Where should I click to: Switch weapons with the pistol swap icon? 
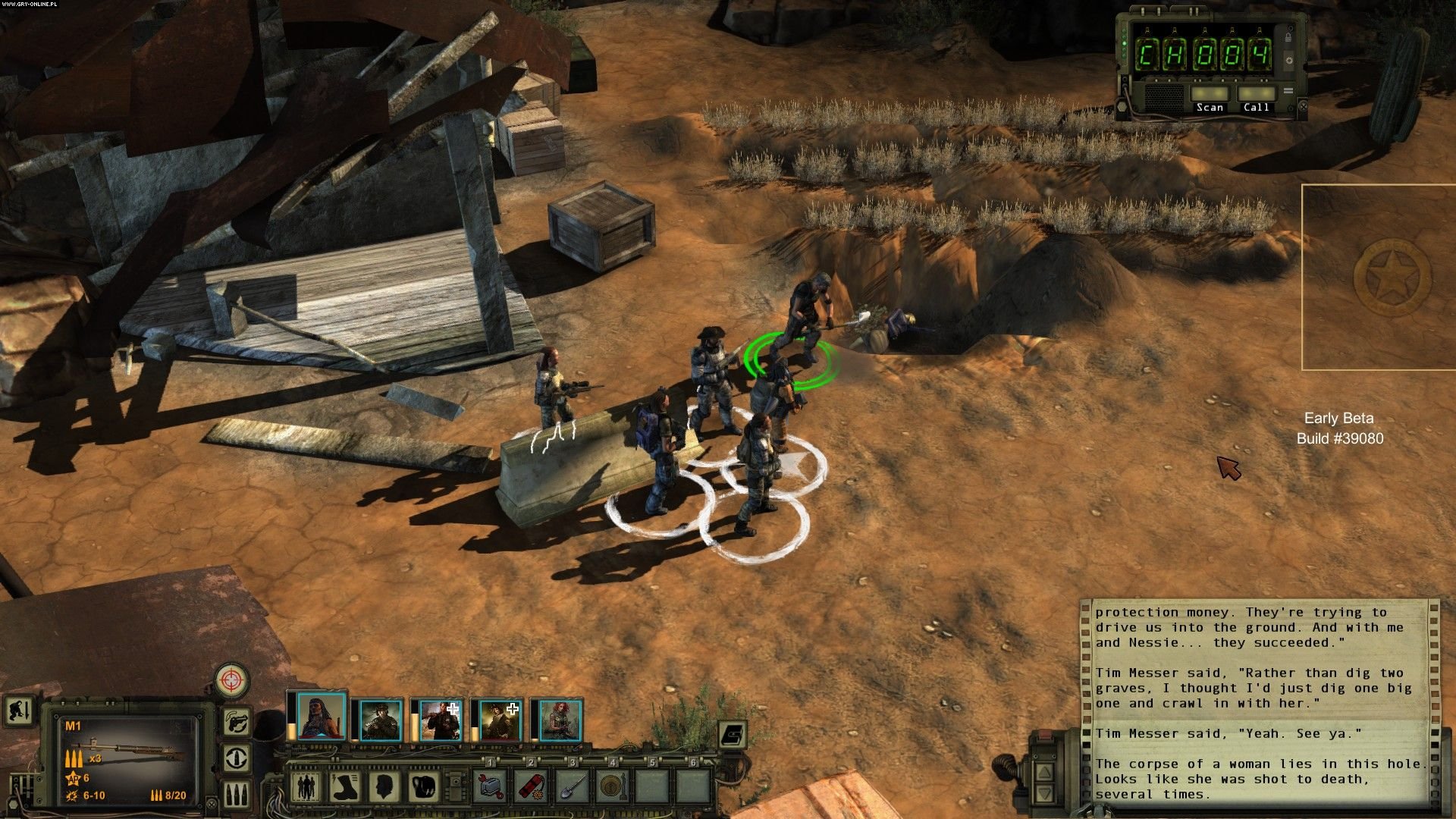(x=237, y=721)
